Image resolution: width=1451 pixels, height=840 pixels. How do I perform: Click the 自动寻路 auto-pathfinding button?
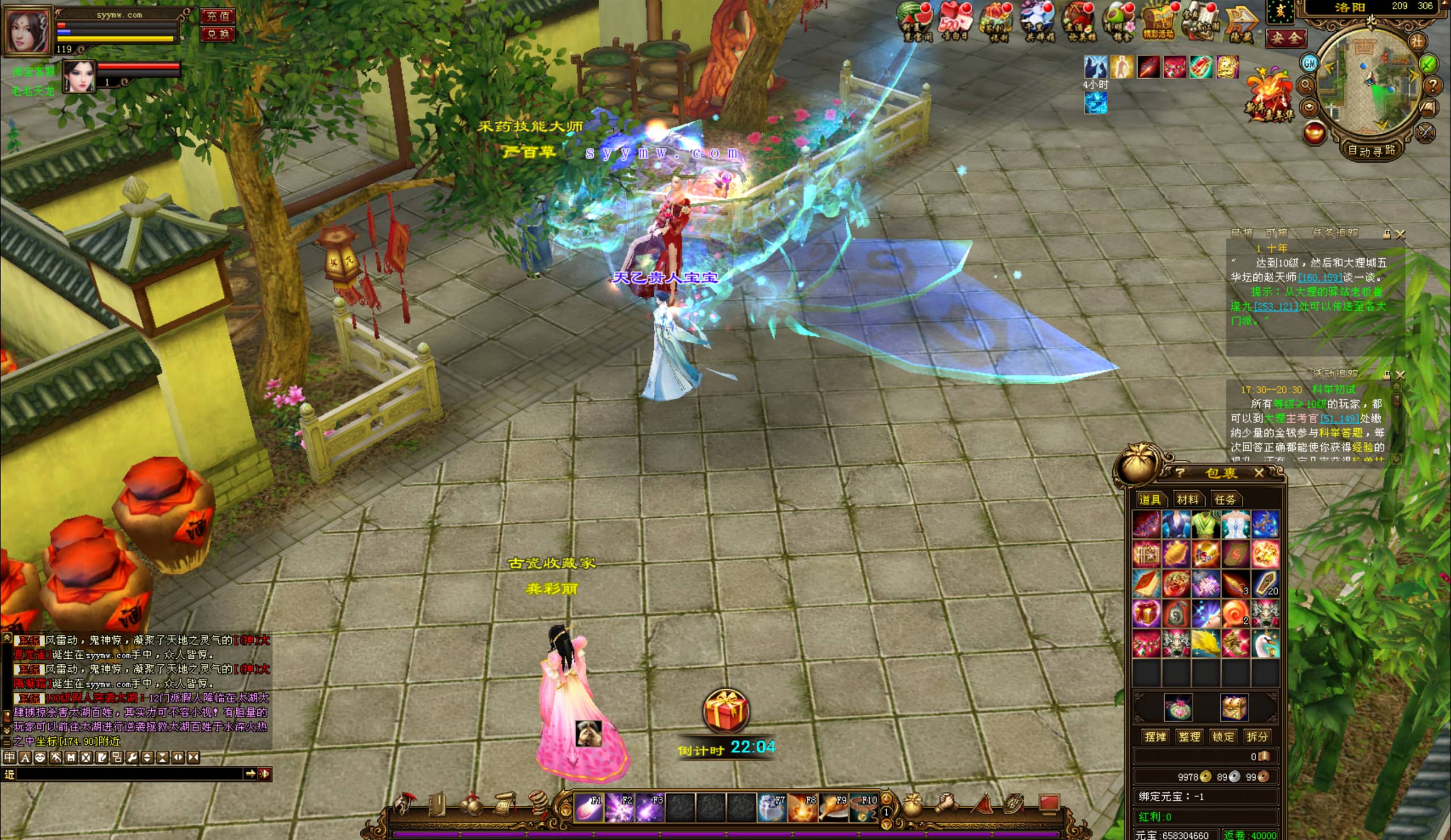[x=1372, y=151]
